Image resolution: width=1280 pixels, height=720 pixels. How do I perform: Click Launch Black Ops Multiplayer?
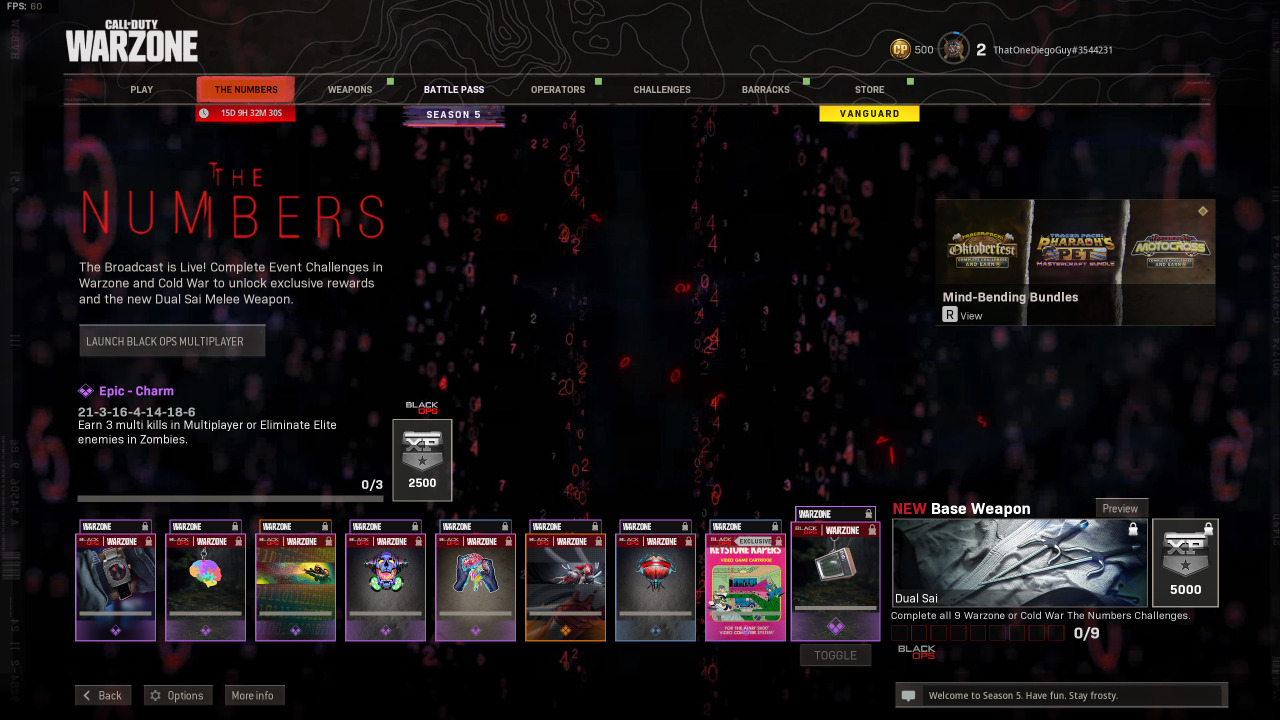(x=172, y=340)
